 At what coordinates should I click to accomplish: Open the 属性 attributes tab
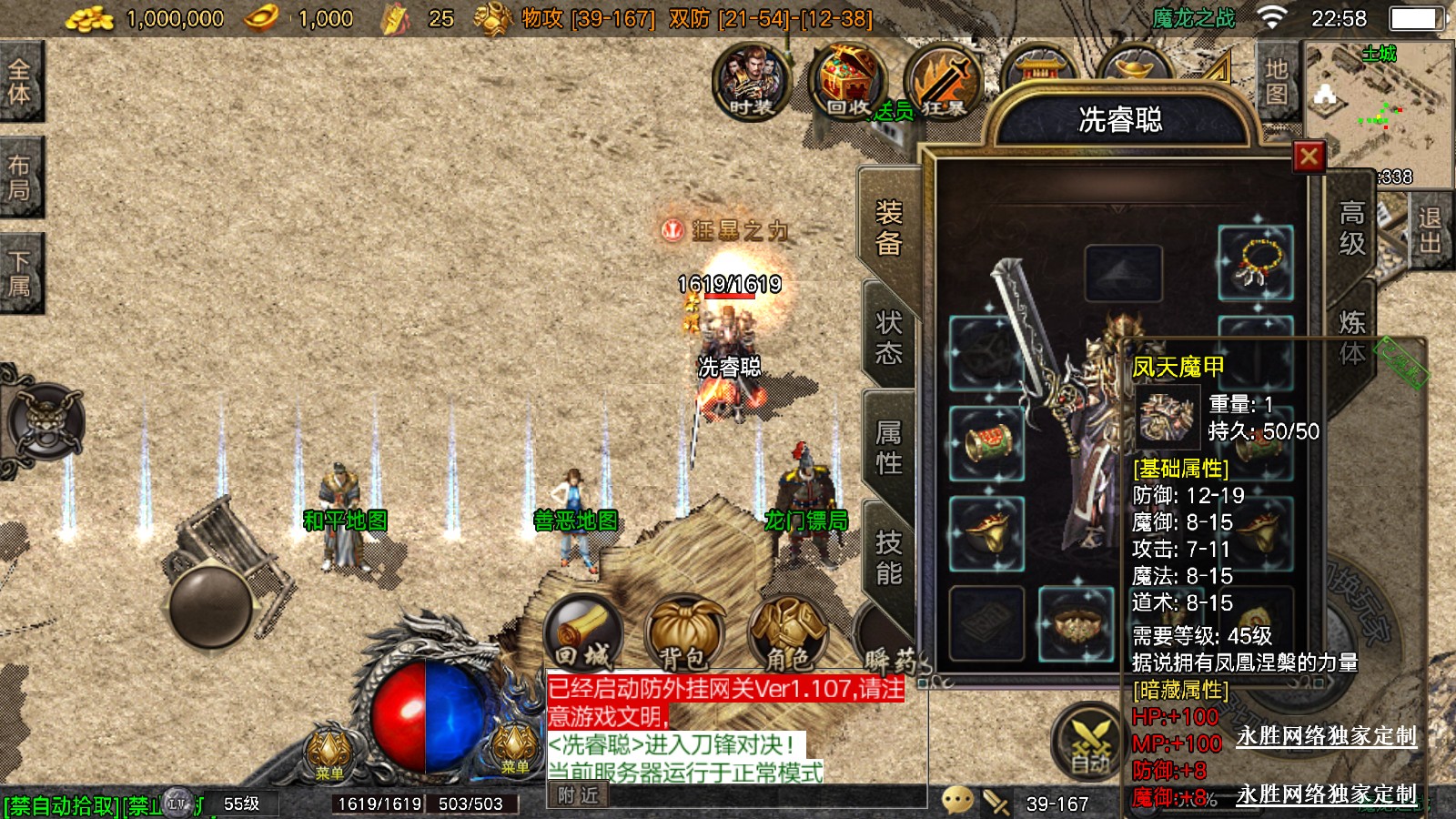pyautogui.click(x=888, y=447)
